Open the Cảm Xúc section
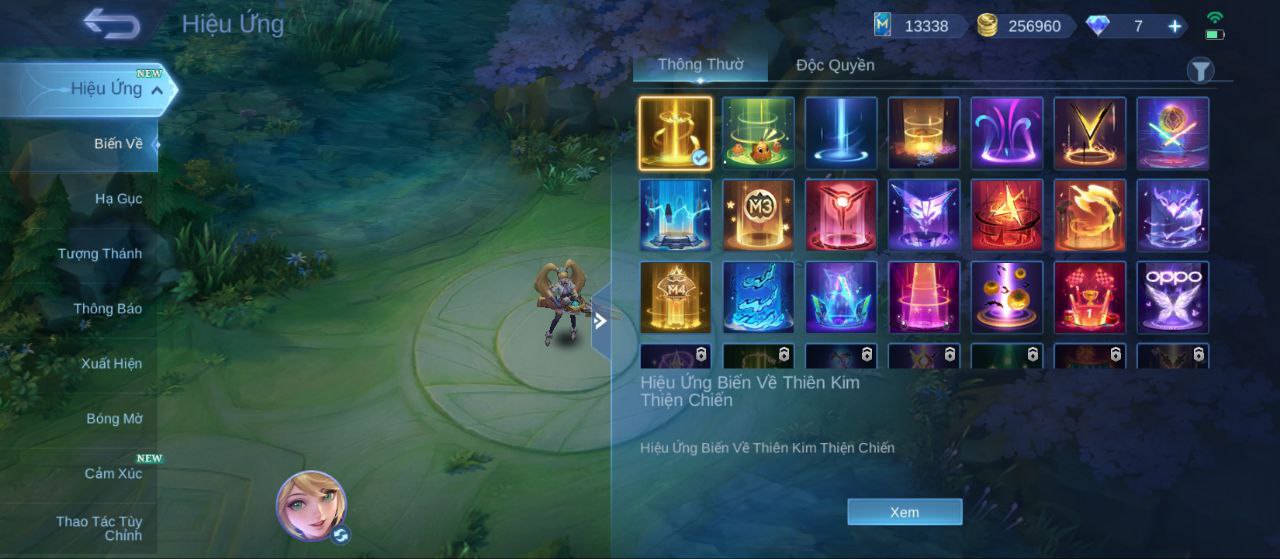Viewport: 1280px width, 559px height. pos(113,473)
